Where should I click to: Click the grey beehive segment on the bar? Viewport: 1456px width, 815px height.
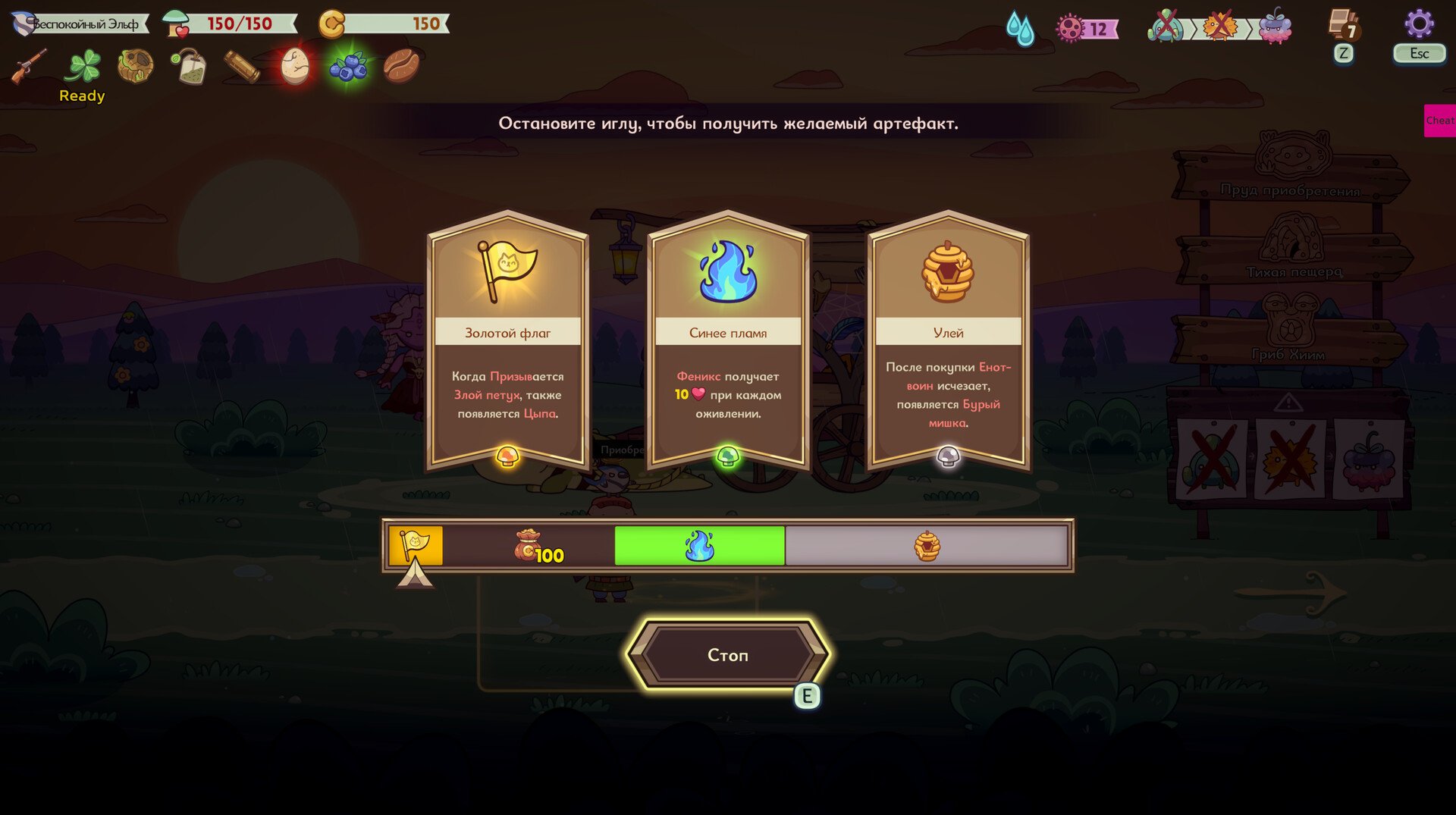click(x=927, y=546)
